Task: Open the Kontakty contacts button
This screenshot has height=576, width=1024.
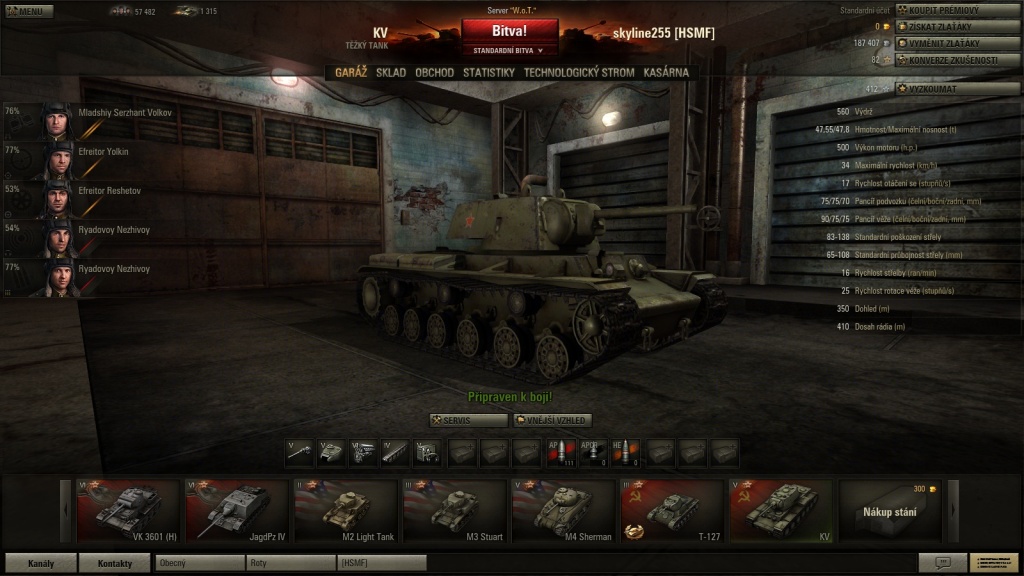Action: 115,563
